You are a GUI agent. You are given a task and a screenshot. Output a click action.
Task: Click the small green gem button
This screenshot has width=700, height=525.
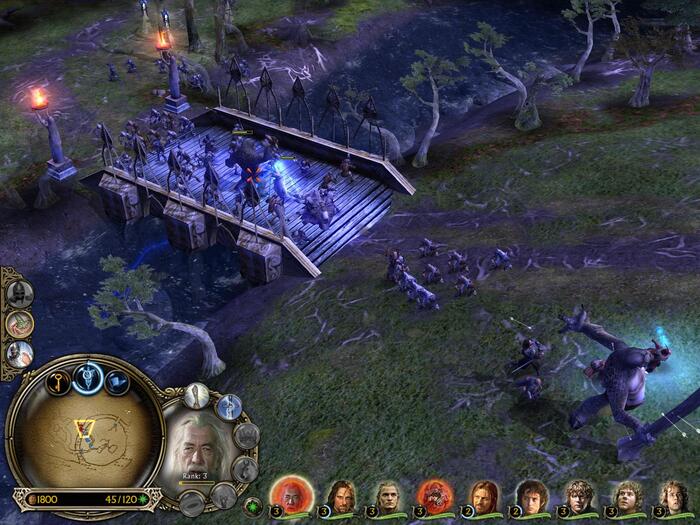tap(253, 506)
